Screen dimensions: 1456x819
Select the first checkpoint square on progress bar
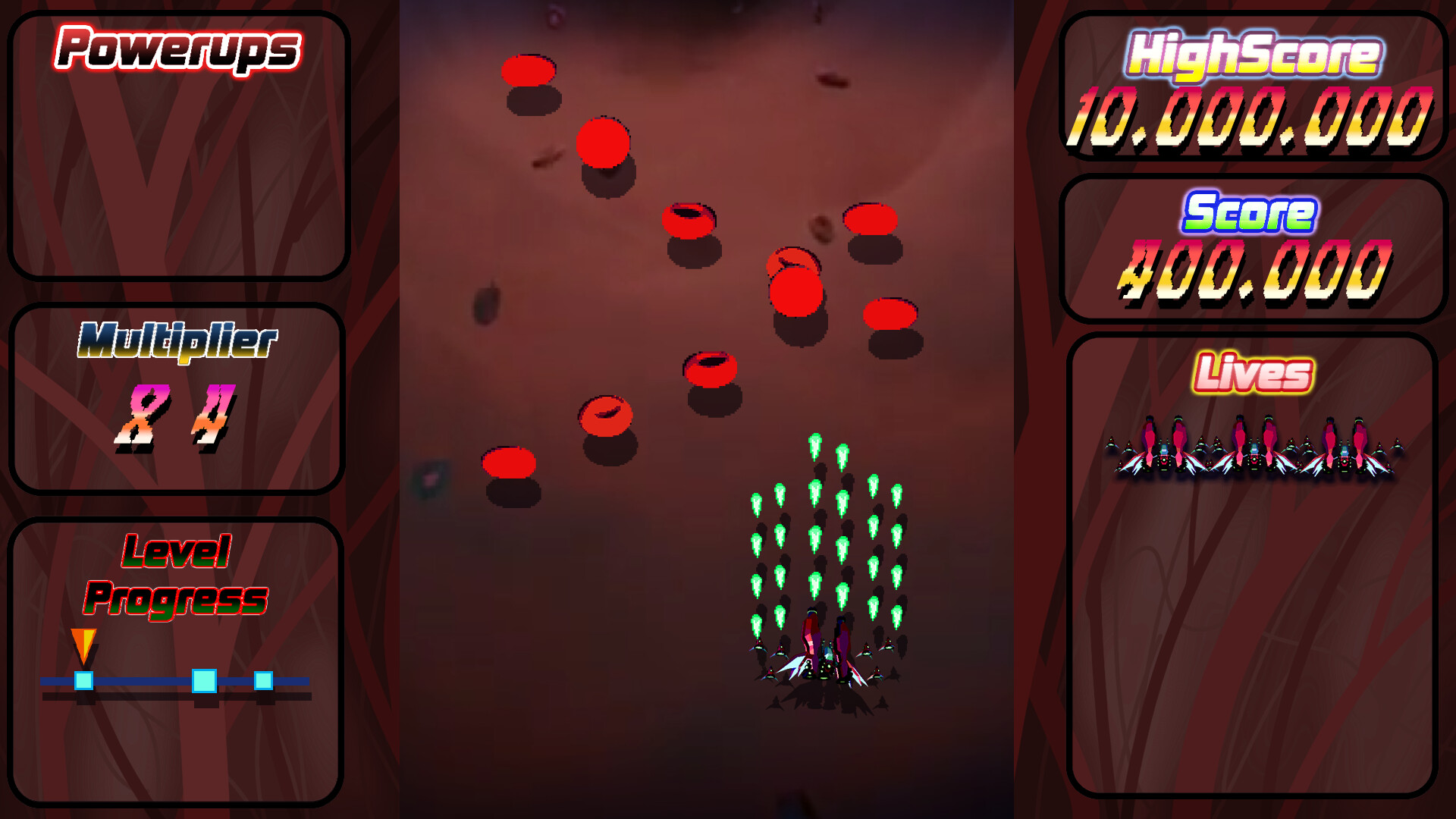tap(83, 681)
